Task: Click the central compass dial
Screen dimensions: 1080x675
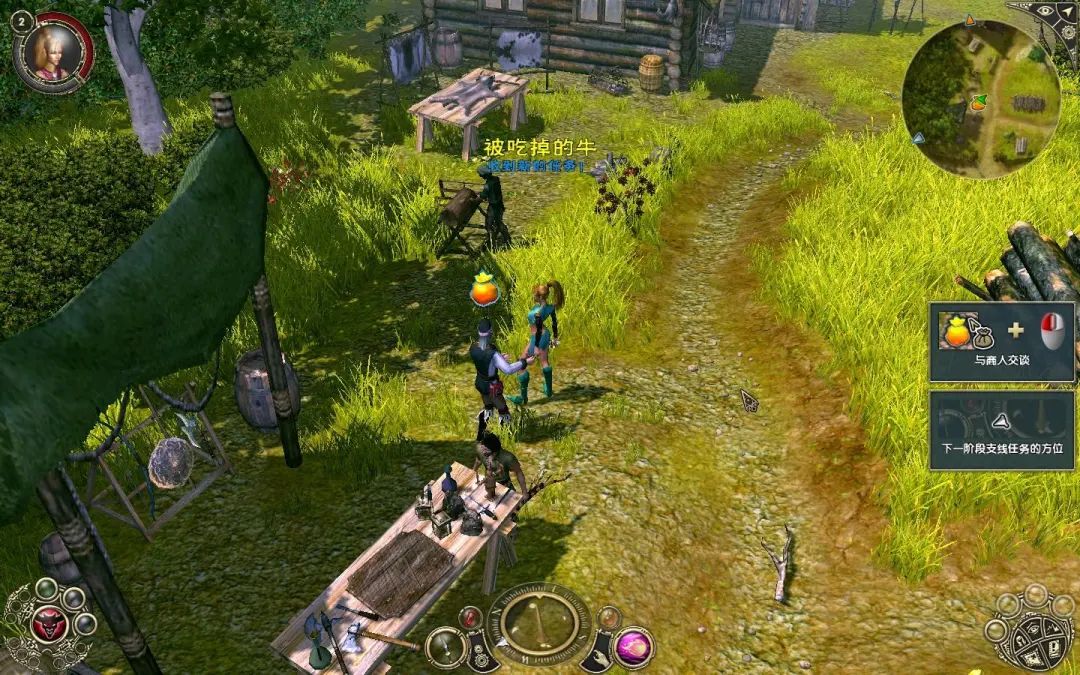Action: 538,621
